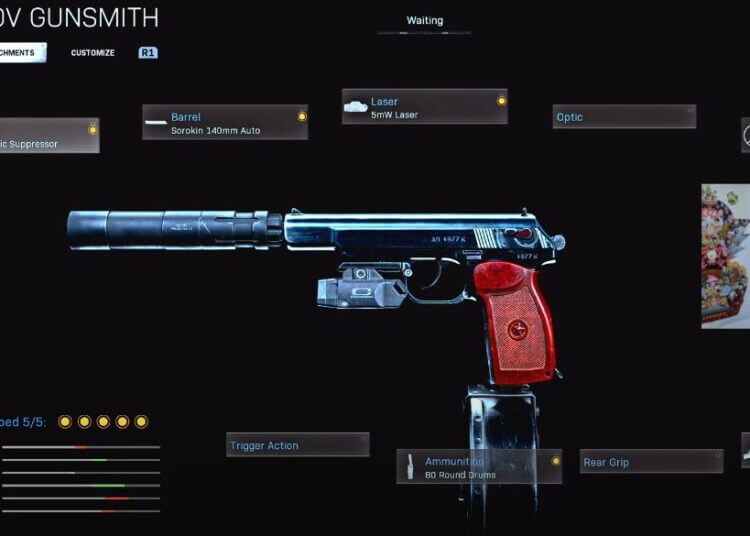
Task: Open the Barrel attachment slot
Action: pos(225,122)
